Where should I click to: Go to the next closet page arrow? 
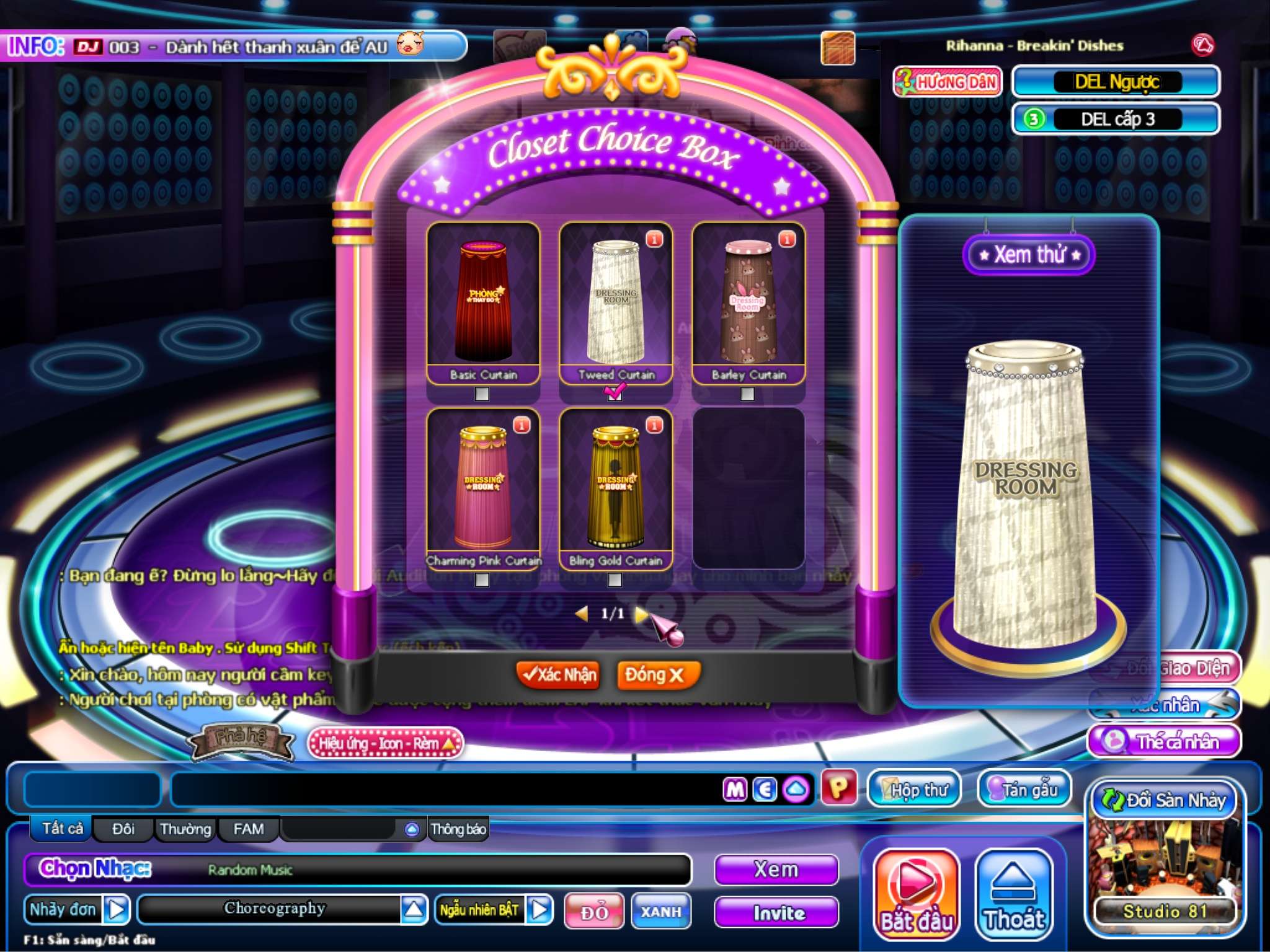pyautogui.click(x=641, y=614)
